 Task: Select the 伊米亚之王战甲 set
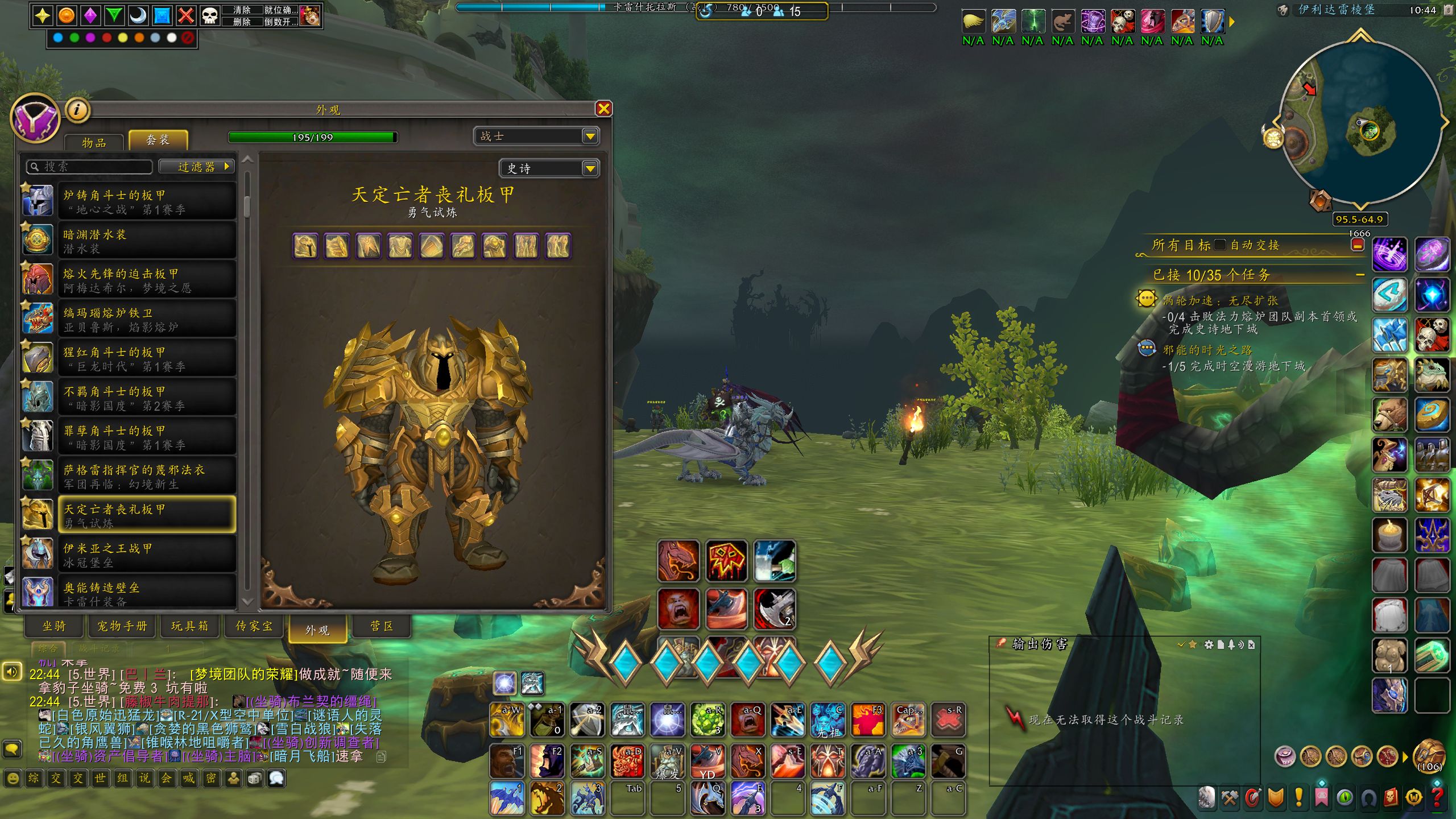click(147, 555)
